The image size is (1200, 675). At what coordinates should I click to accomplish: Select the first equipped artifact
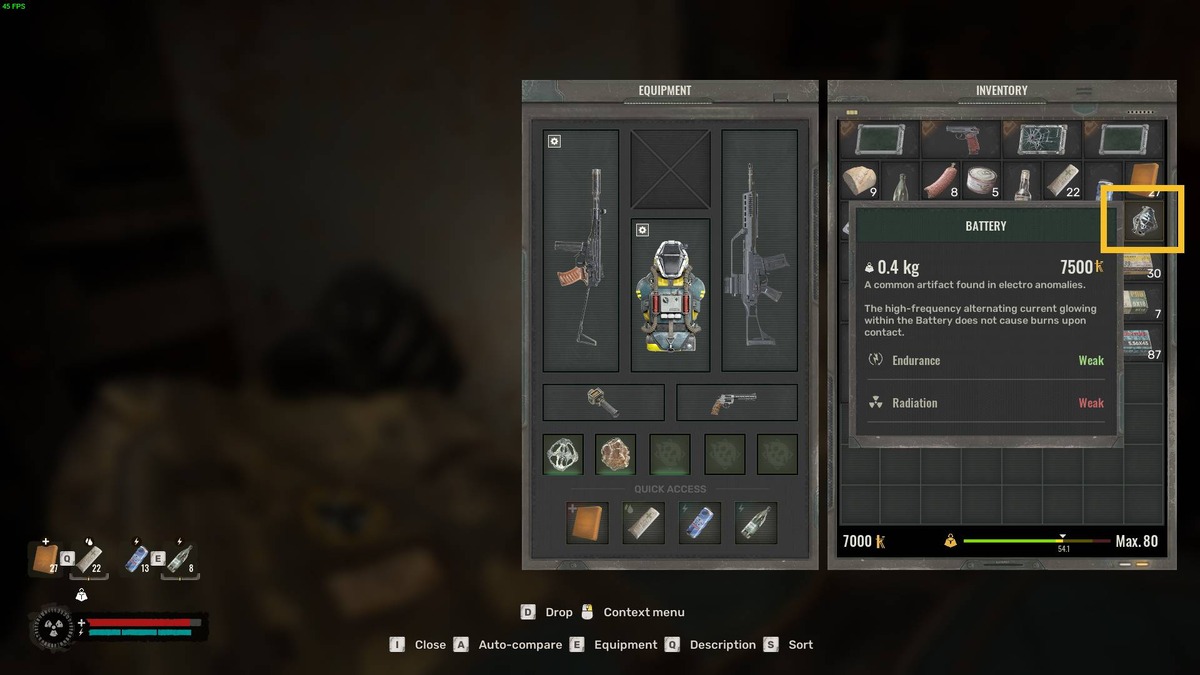click(563, 454)
